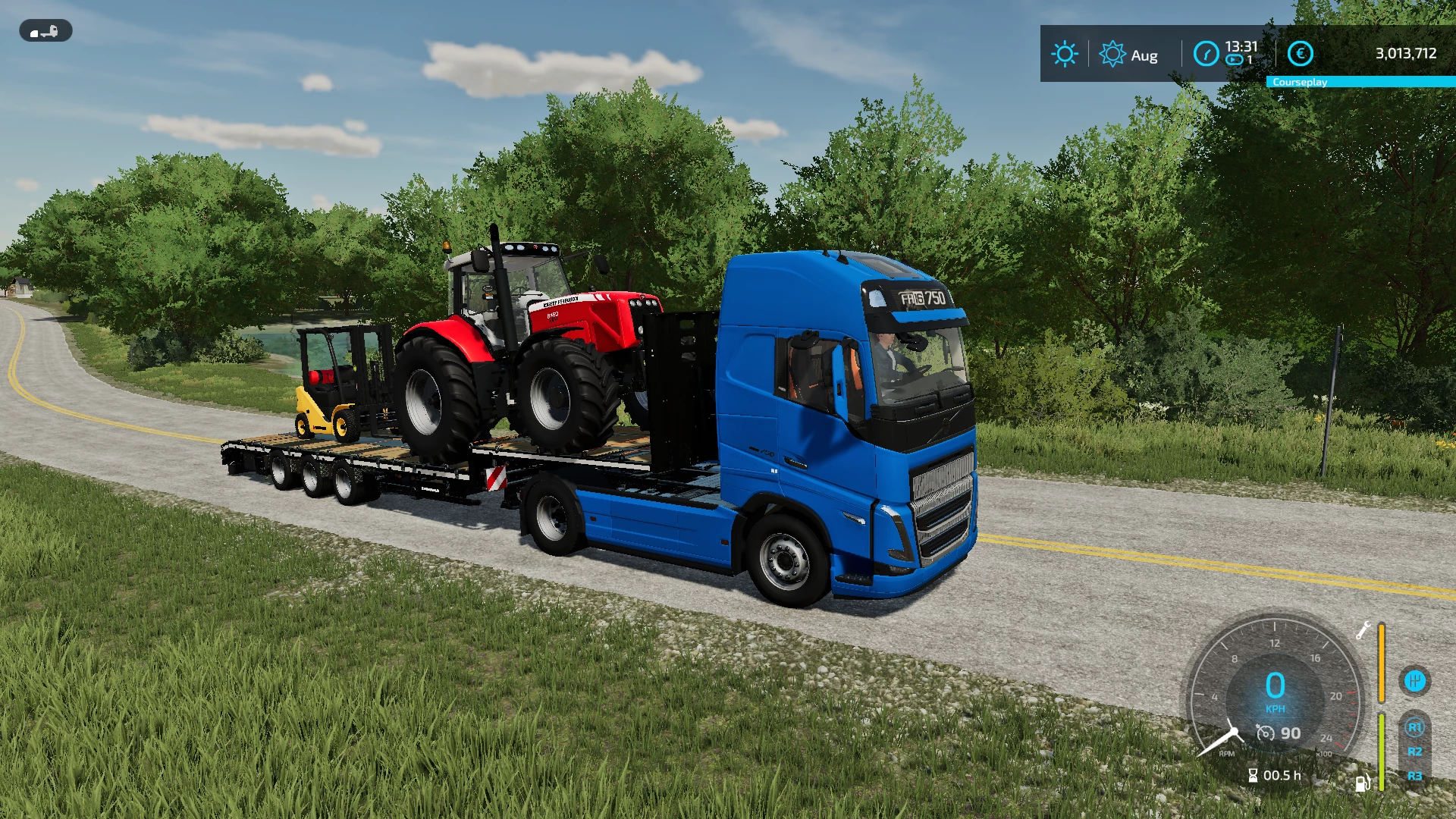Click the gear shift pattern icon

pyautogui.click(x=1414, y=680)
